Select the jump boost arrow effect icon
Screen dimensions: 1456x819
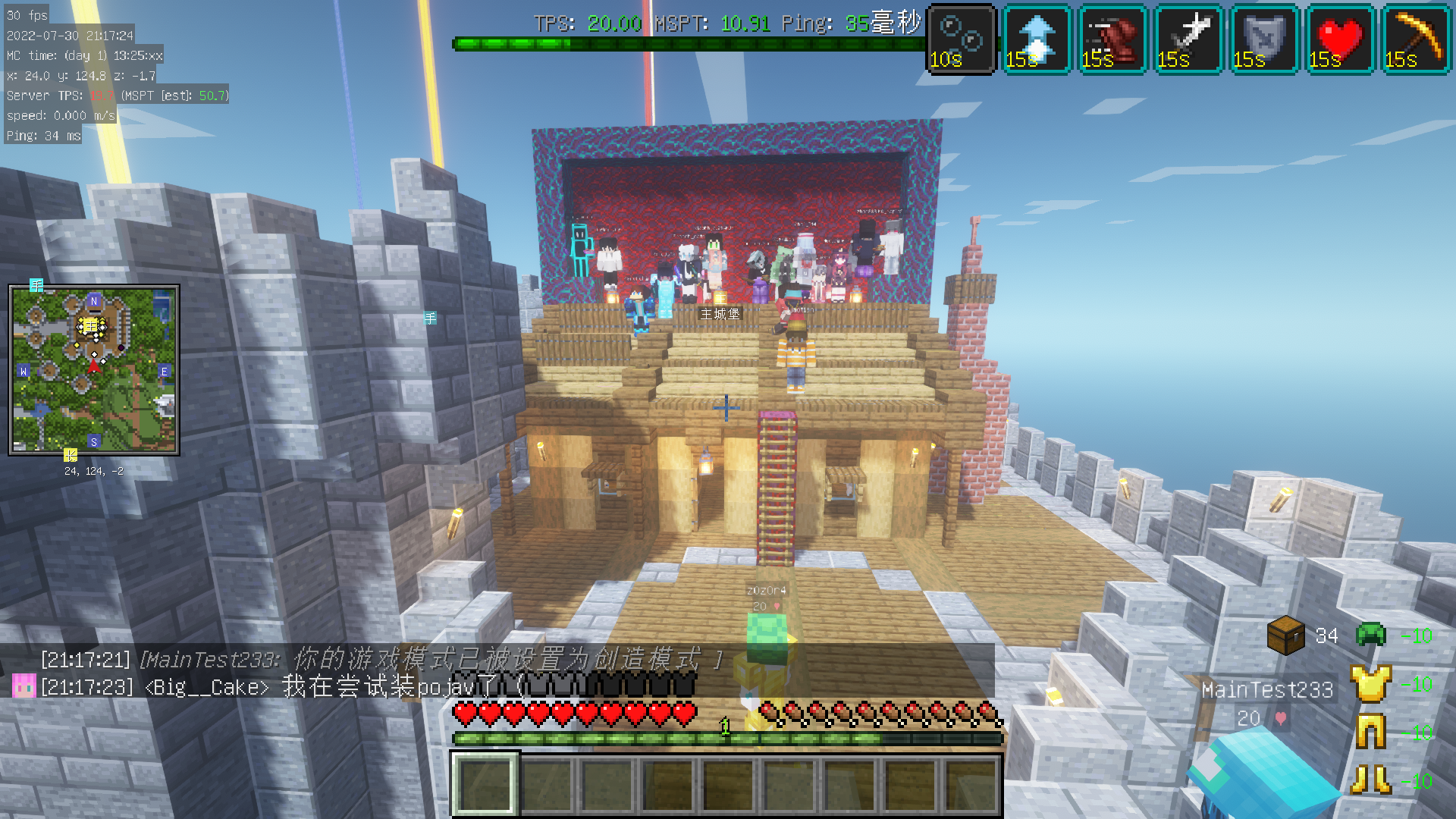[1037, 39]
